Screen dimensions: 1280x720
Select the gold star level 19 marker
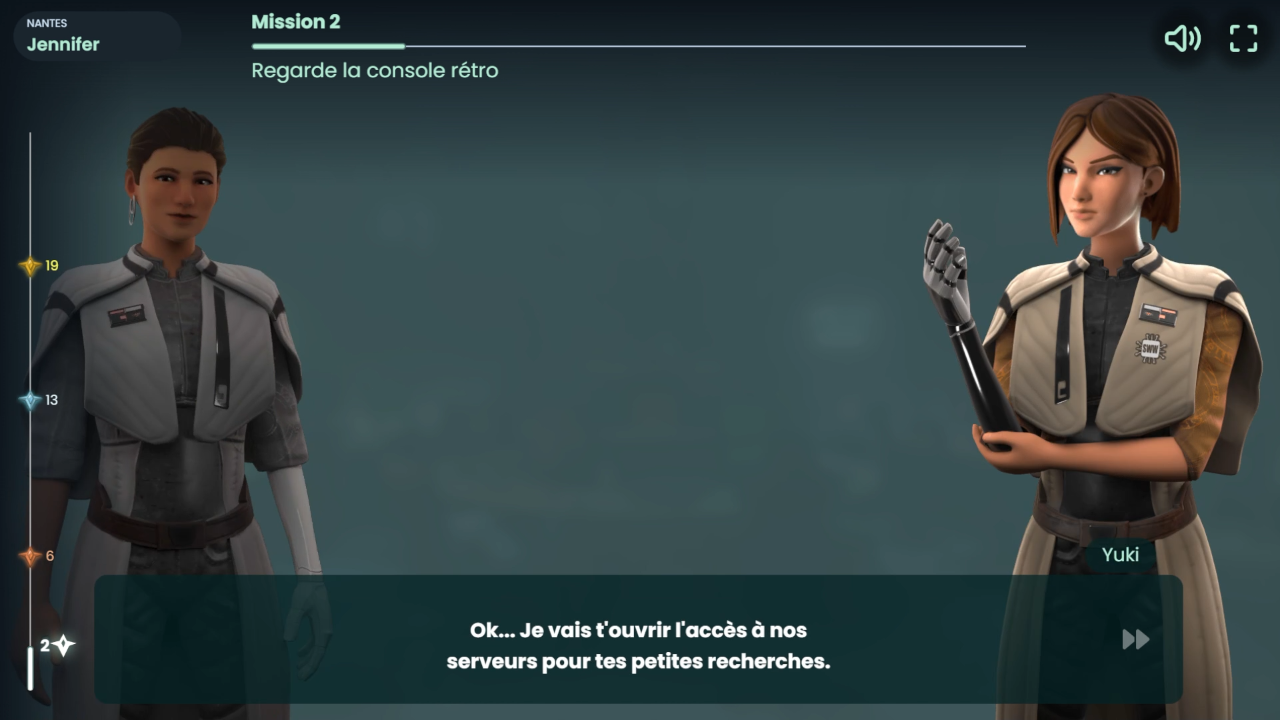(x=30, y=266)
